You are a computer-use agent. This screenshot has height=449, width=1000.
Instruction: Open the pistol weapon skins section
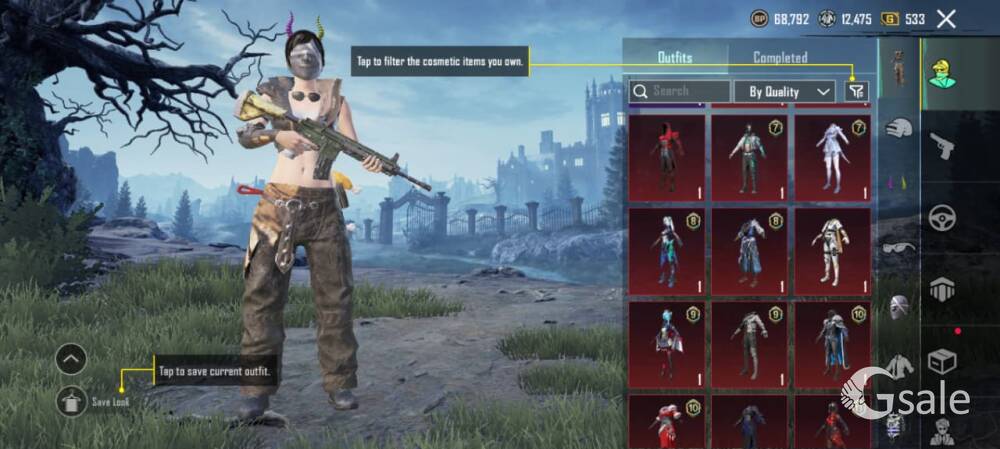942,147
